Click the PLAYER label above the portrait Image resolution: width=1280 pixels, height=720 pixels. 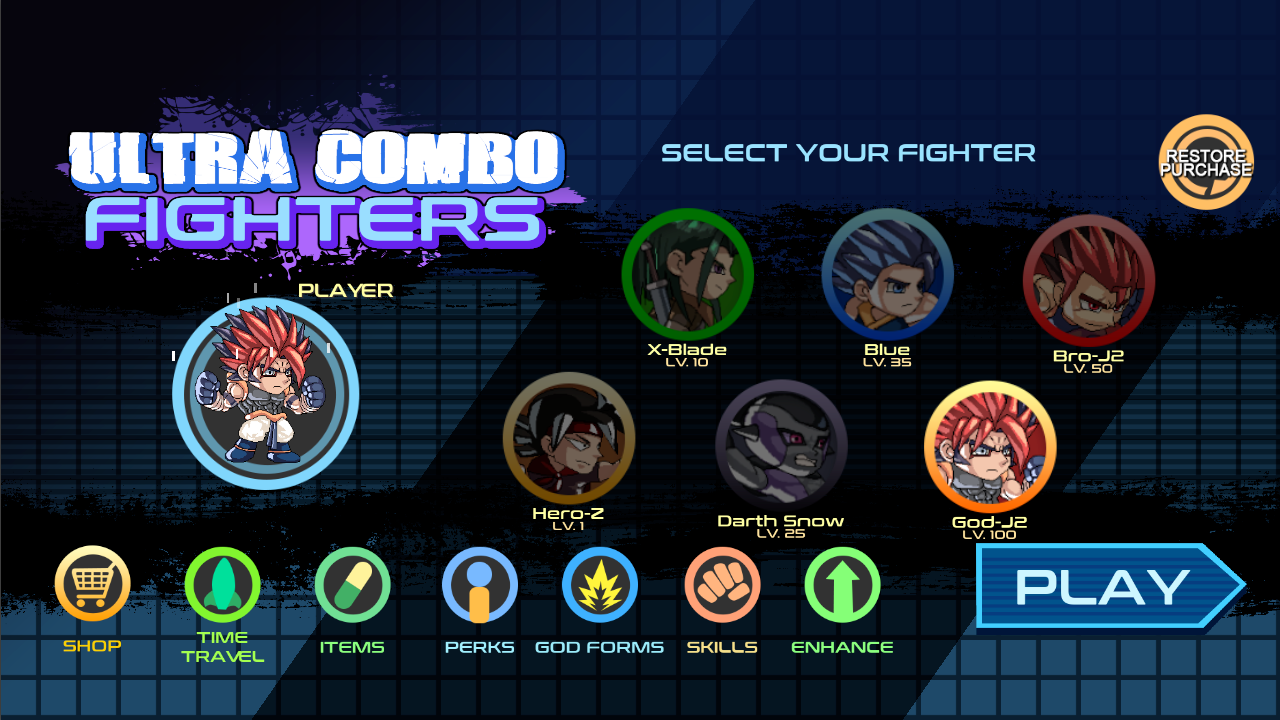coord(344,291)
